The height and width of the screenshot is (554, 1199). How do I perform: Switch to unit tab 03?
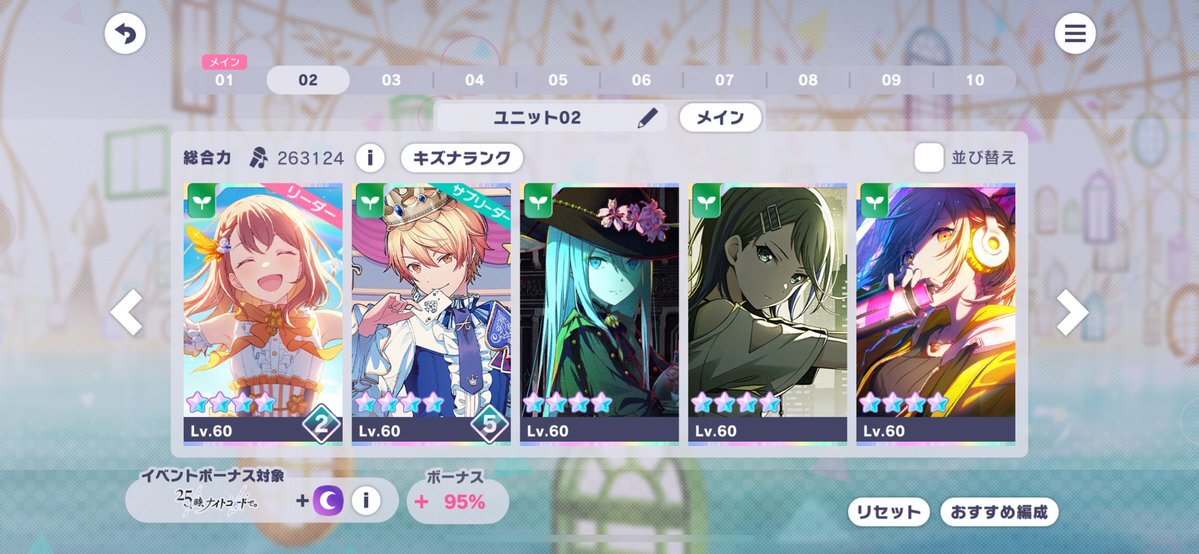pyautogui.click(x=391, y=80)
